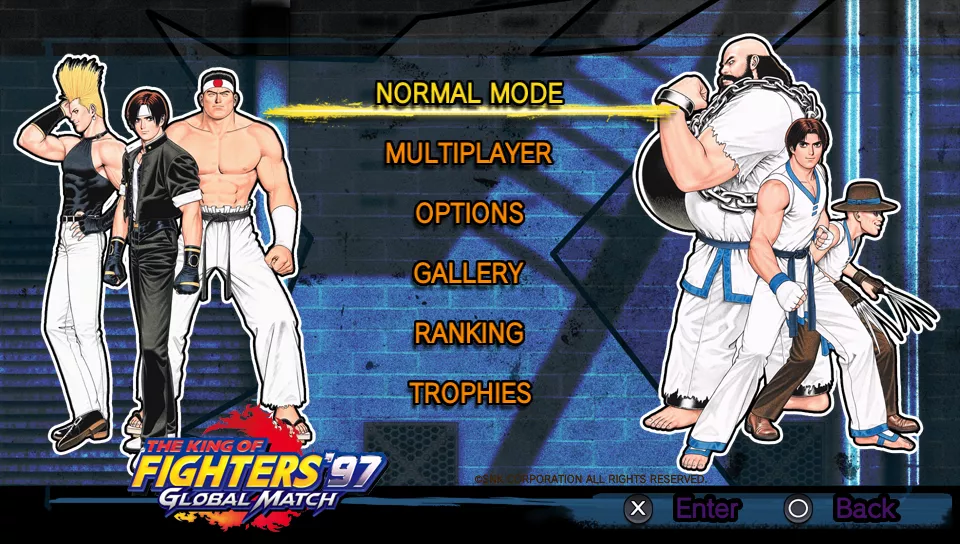Select Normal Mode from the main menu
This screenshot has height=544, width=960.
[x=469, y=93]
